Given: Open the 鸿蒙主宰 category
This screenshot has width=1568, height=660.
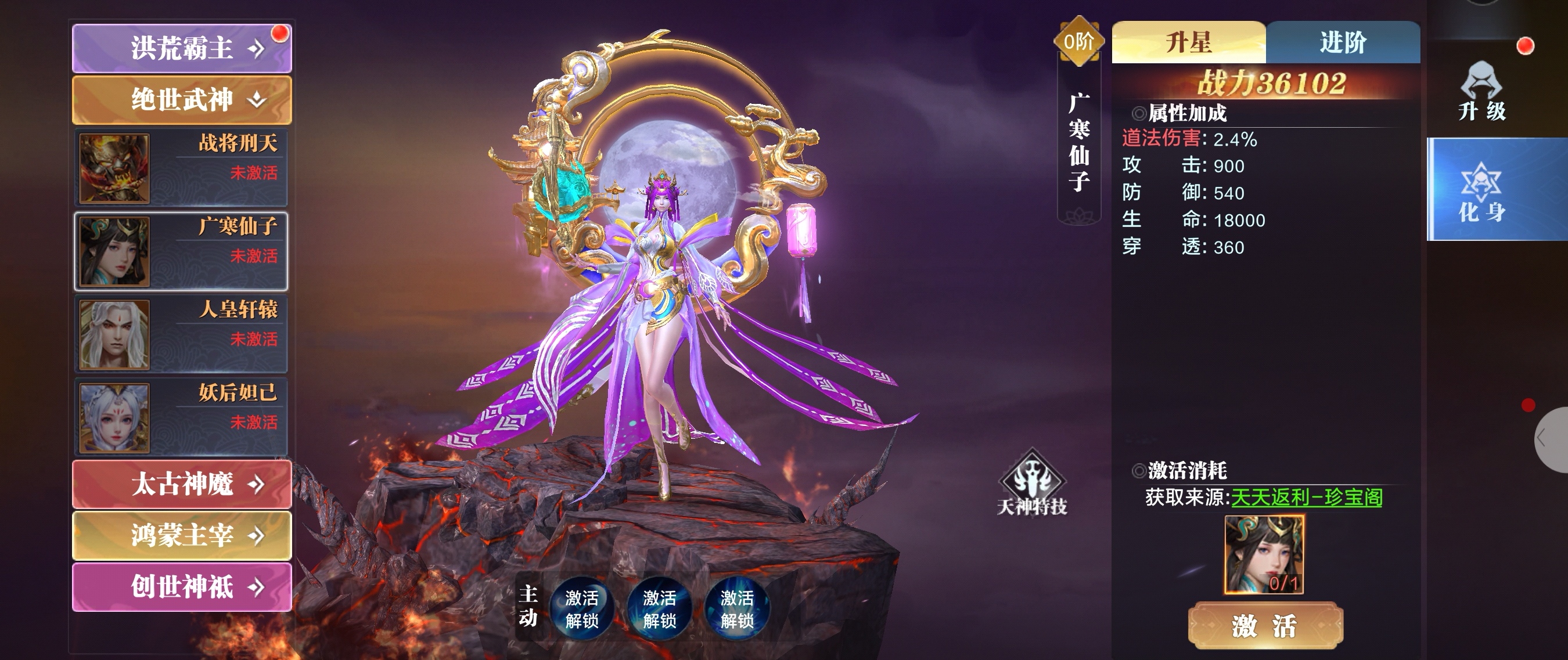Looking at the screenshot, I should click(181, 535).
